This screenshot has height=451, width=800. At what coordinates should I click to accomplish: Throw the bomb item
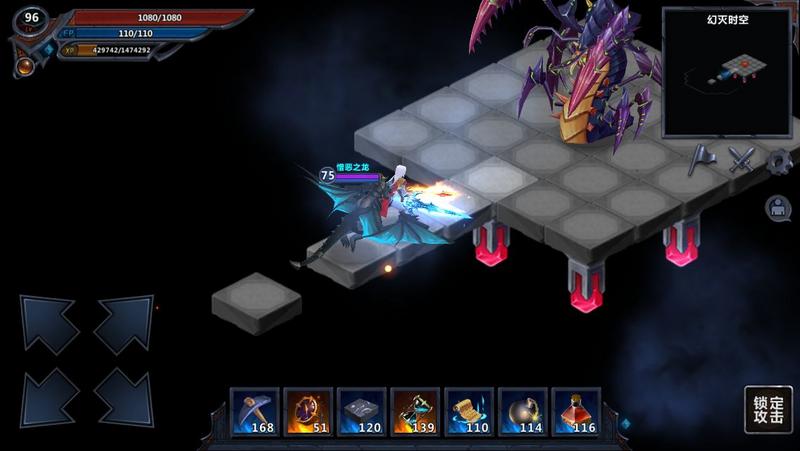click(522, 411)
